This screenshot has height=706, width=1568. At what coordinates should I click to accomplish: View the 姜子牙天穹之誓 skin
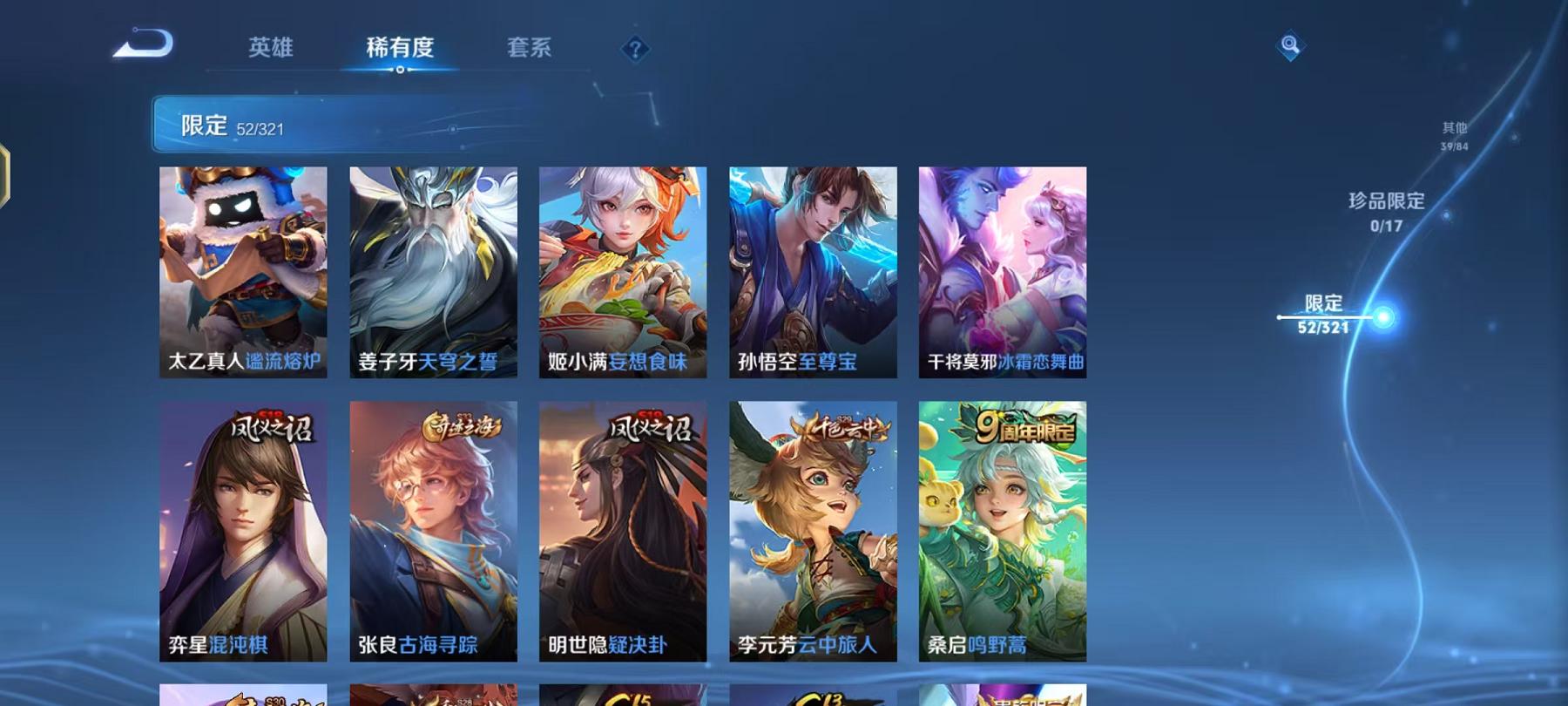click(432, 270)
